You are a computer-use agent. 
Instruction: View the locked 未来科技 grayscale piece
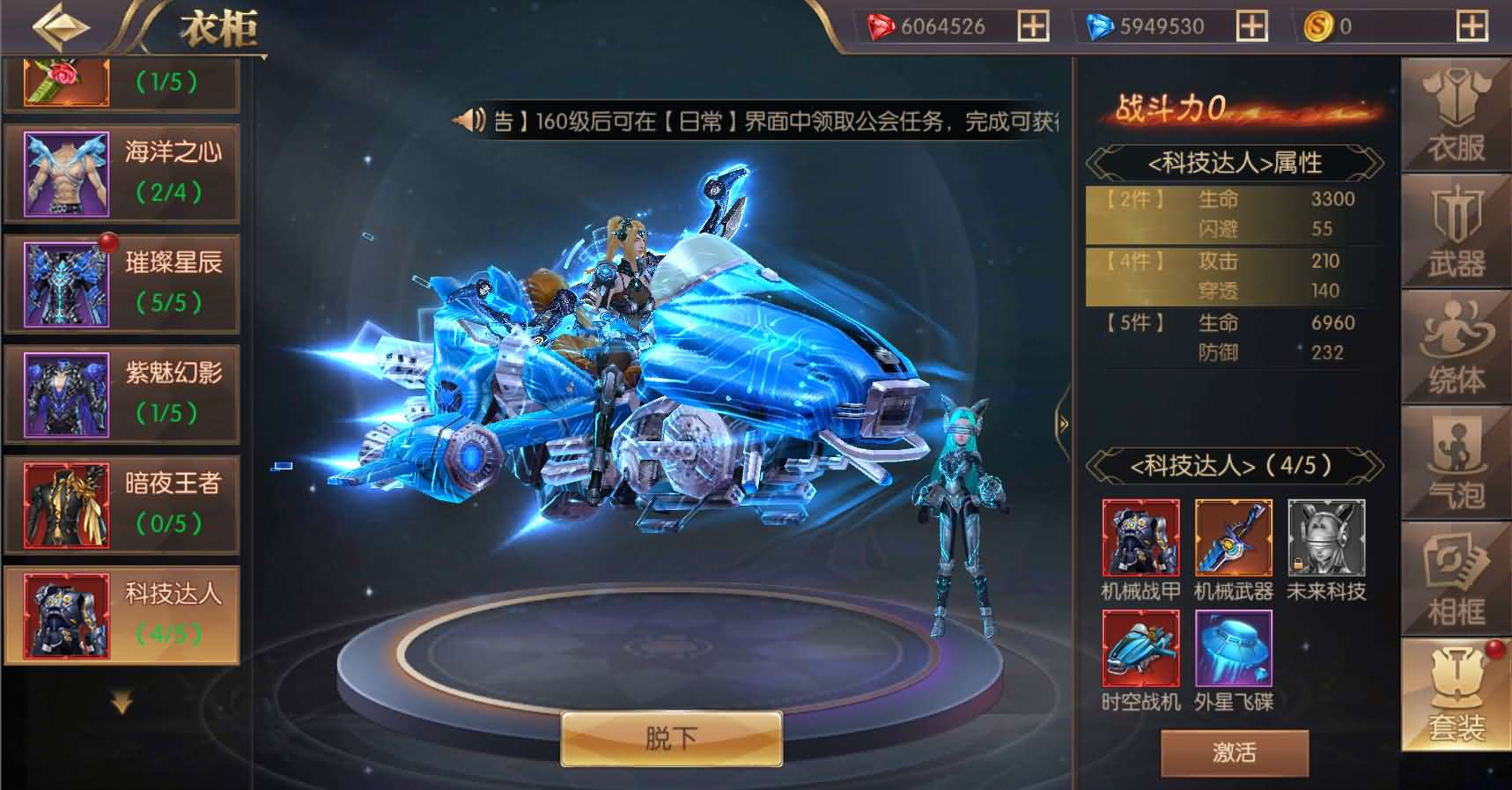click(1327, 537)
